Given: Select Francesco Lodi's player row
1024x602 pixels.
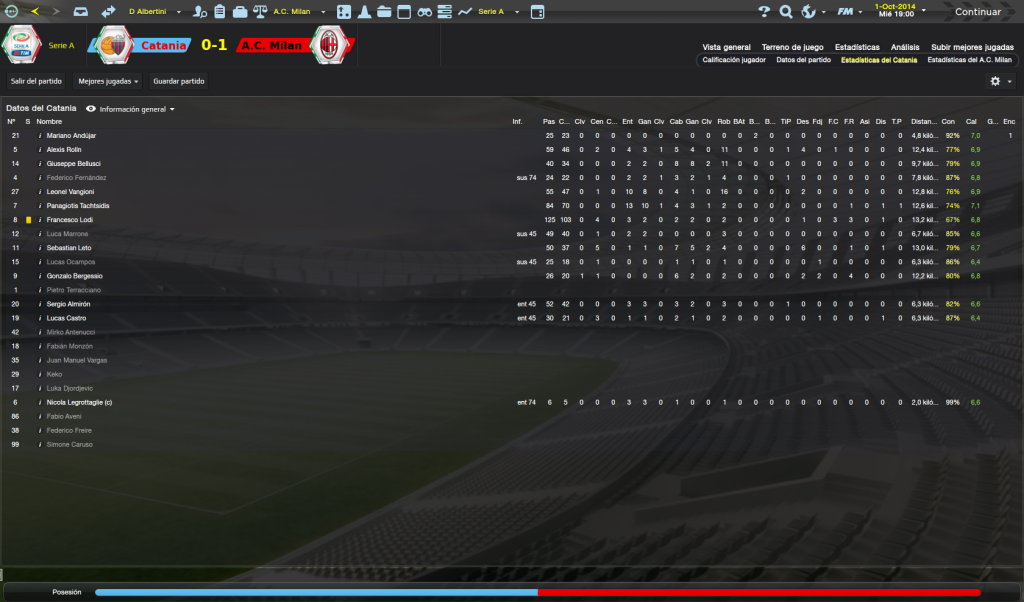Looking at the screenshot, I should point(70,220).
